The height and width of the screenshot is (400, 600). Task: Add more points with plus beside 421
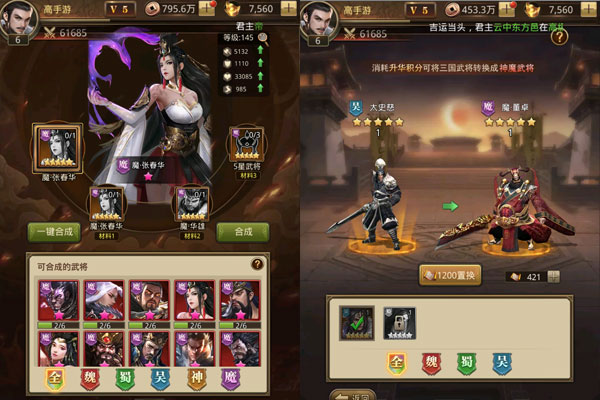tap(554, 277)
